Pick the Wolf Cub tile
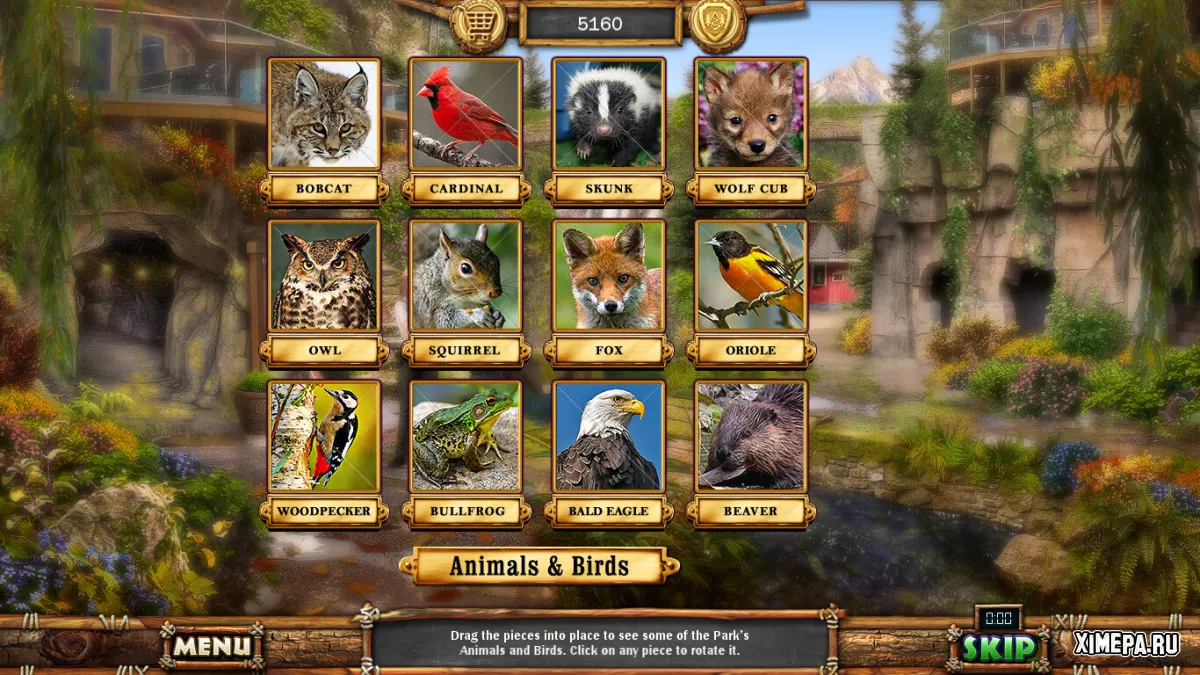 (x=750, y=114)
